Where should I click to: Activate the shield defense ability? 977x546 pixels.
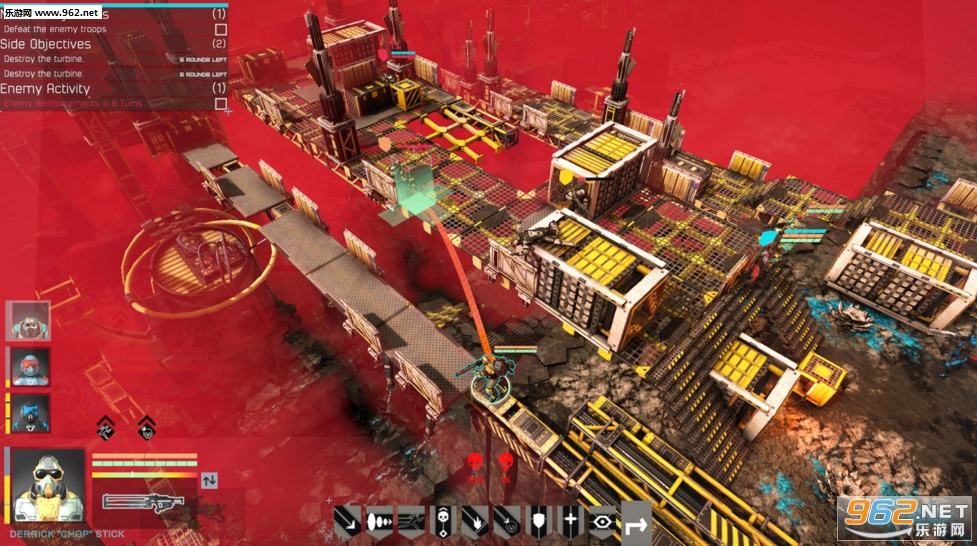click(x=538, y=521)
